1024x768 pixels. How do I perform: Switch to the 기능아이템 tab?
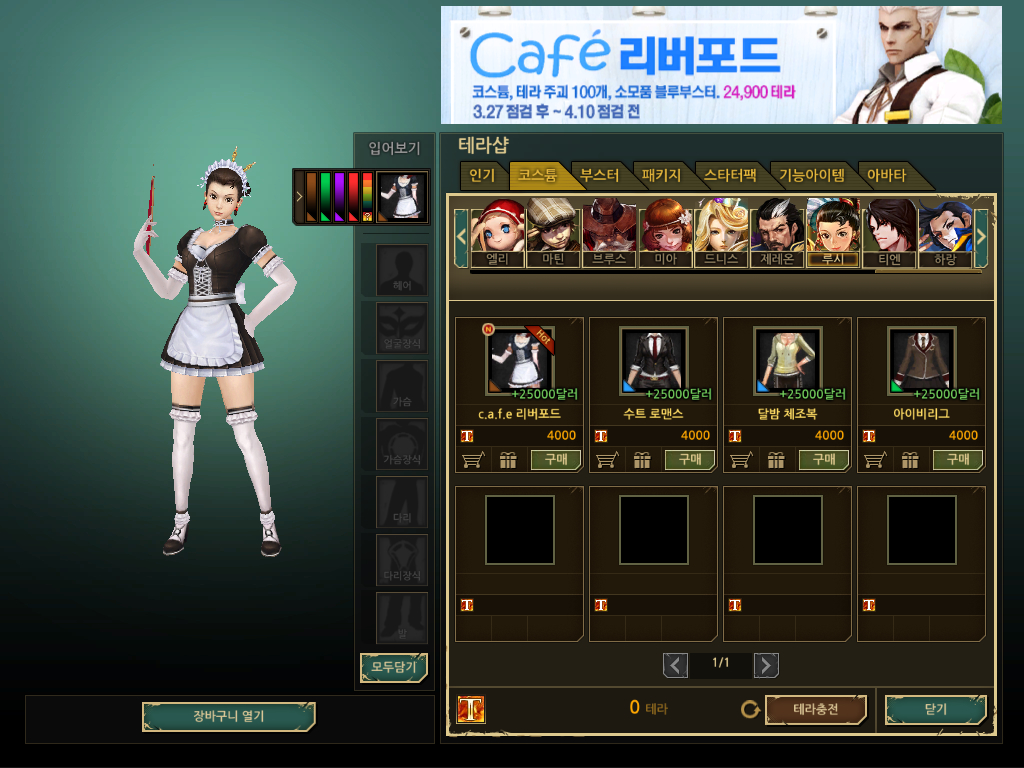812,176
